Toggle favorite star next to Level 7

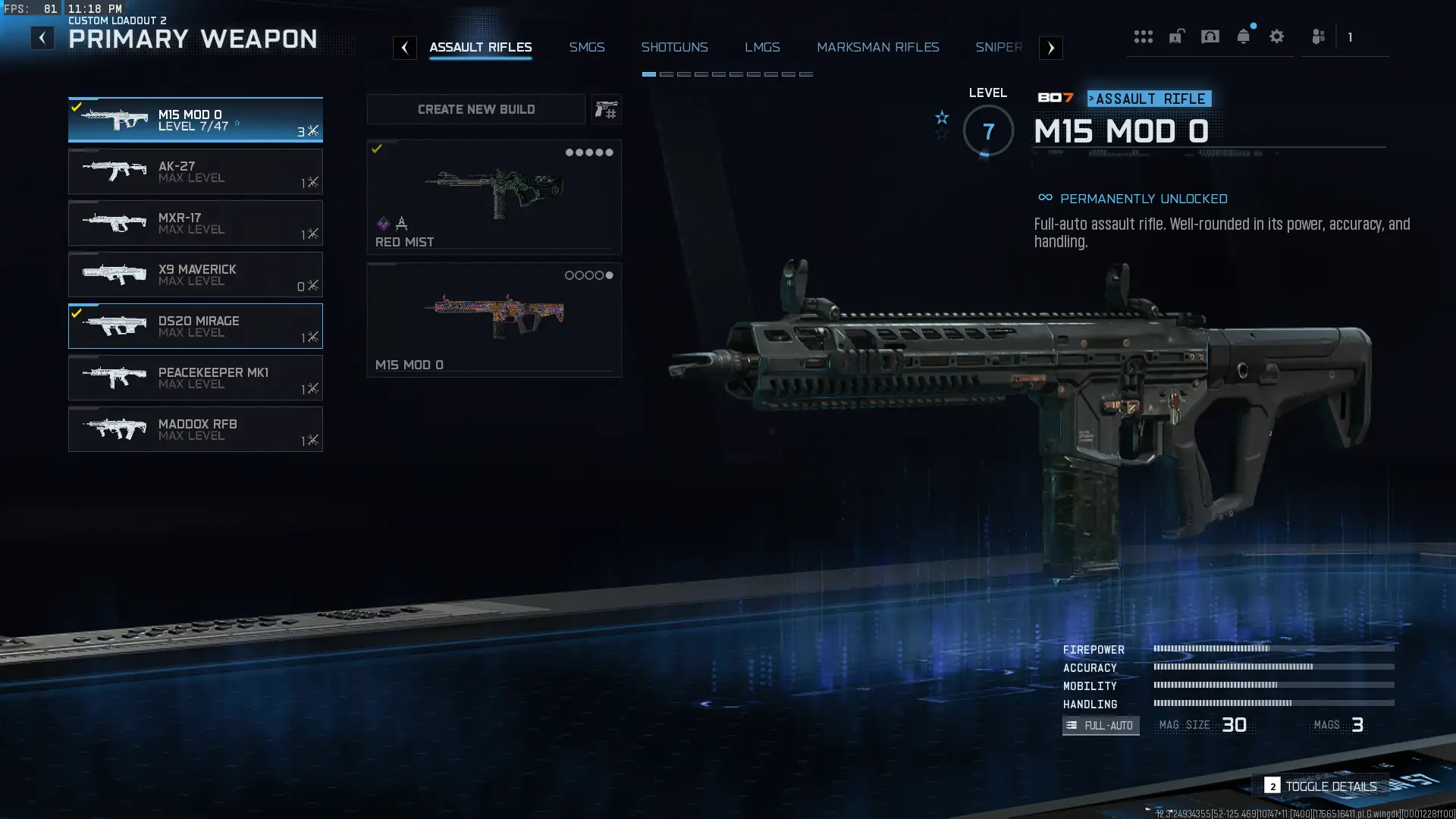941,119
